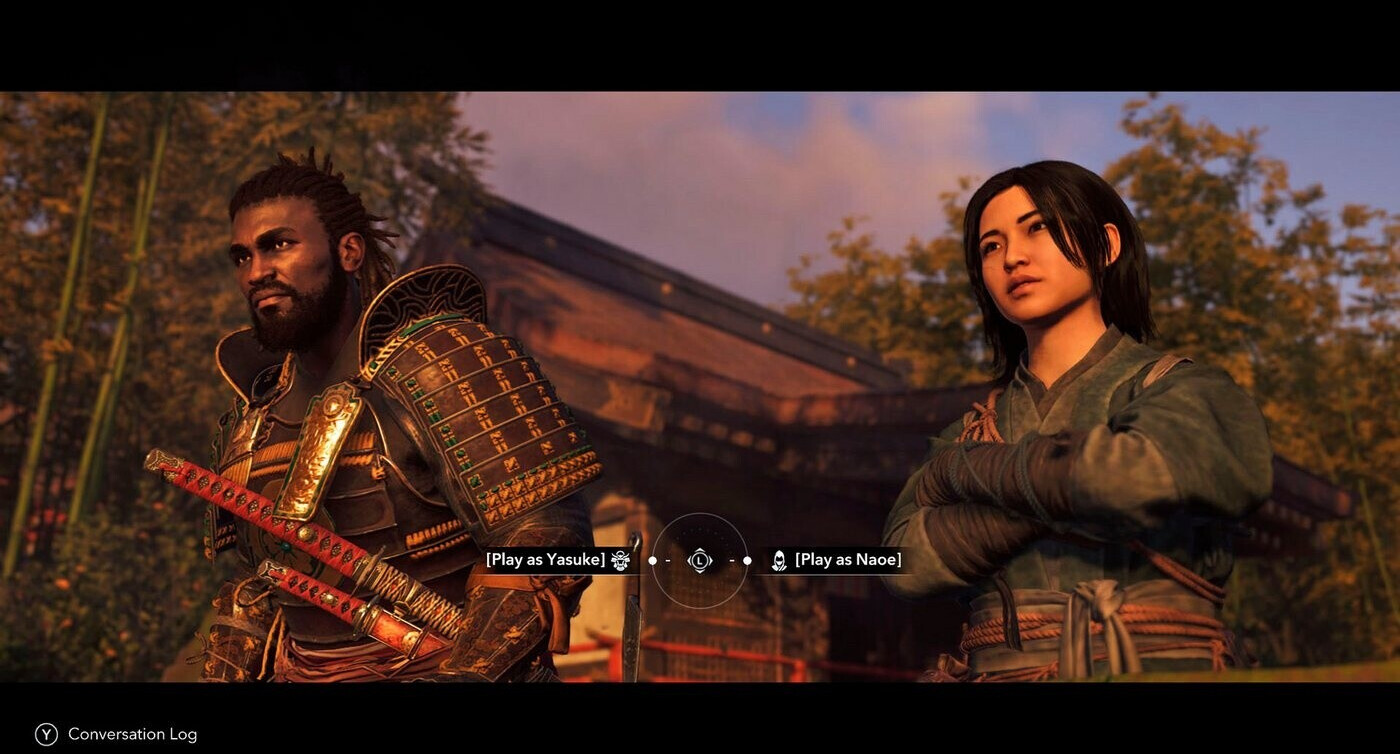Open the Conversation Log

tap(116, 734)
